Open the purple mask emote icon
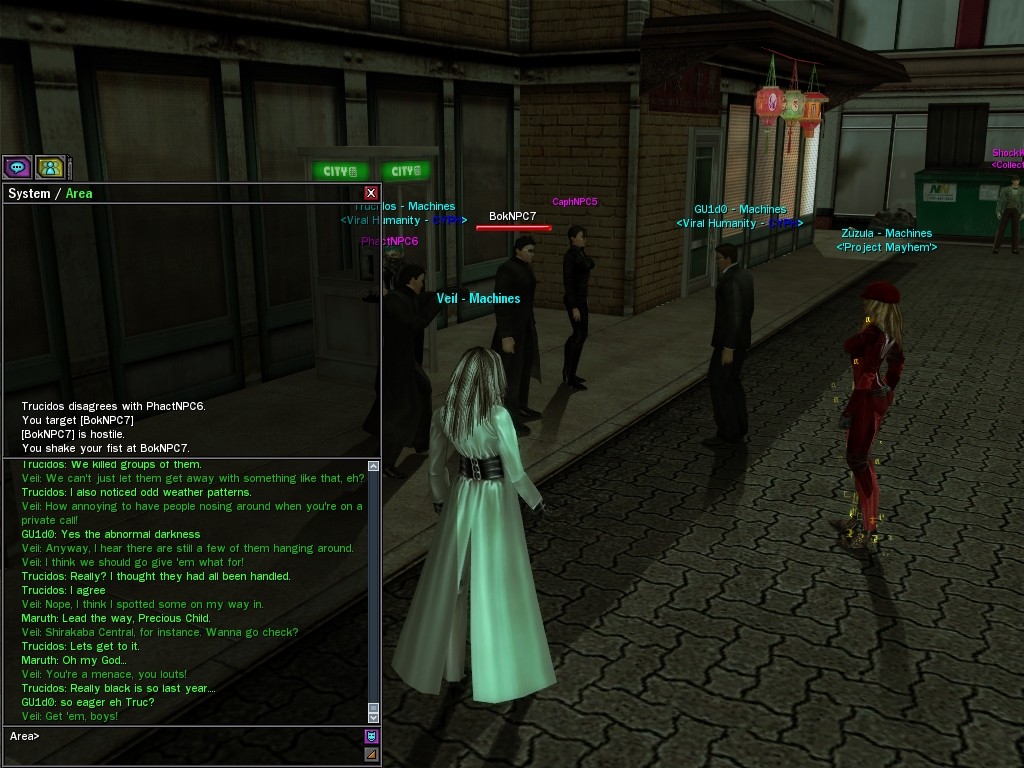 (371, 737)
